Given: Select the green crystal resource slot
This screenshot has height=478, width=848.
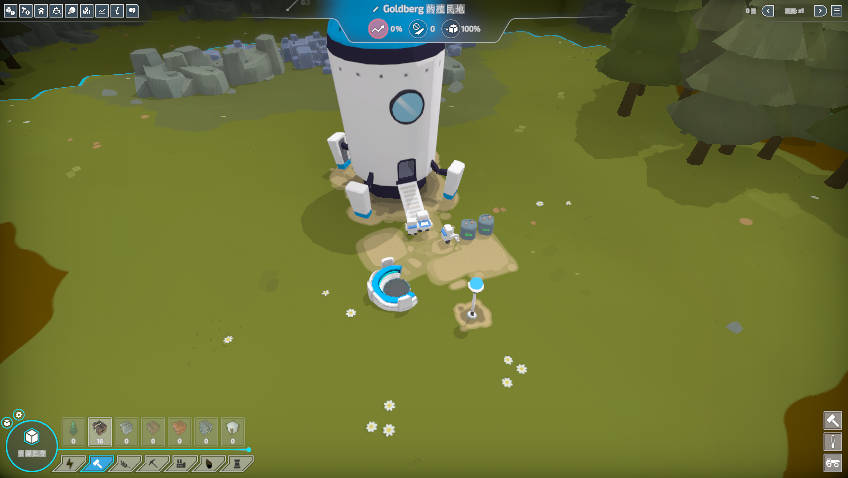Looking at the screenshot, I should tap(73, 431).
